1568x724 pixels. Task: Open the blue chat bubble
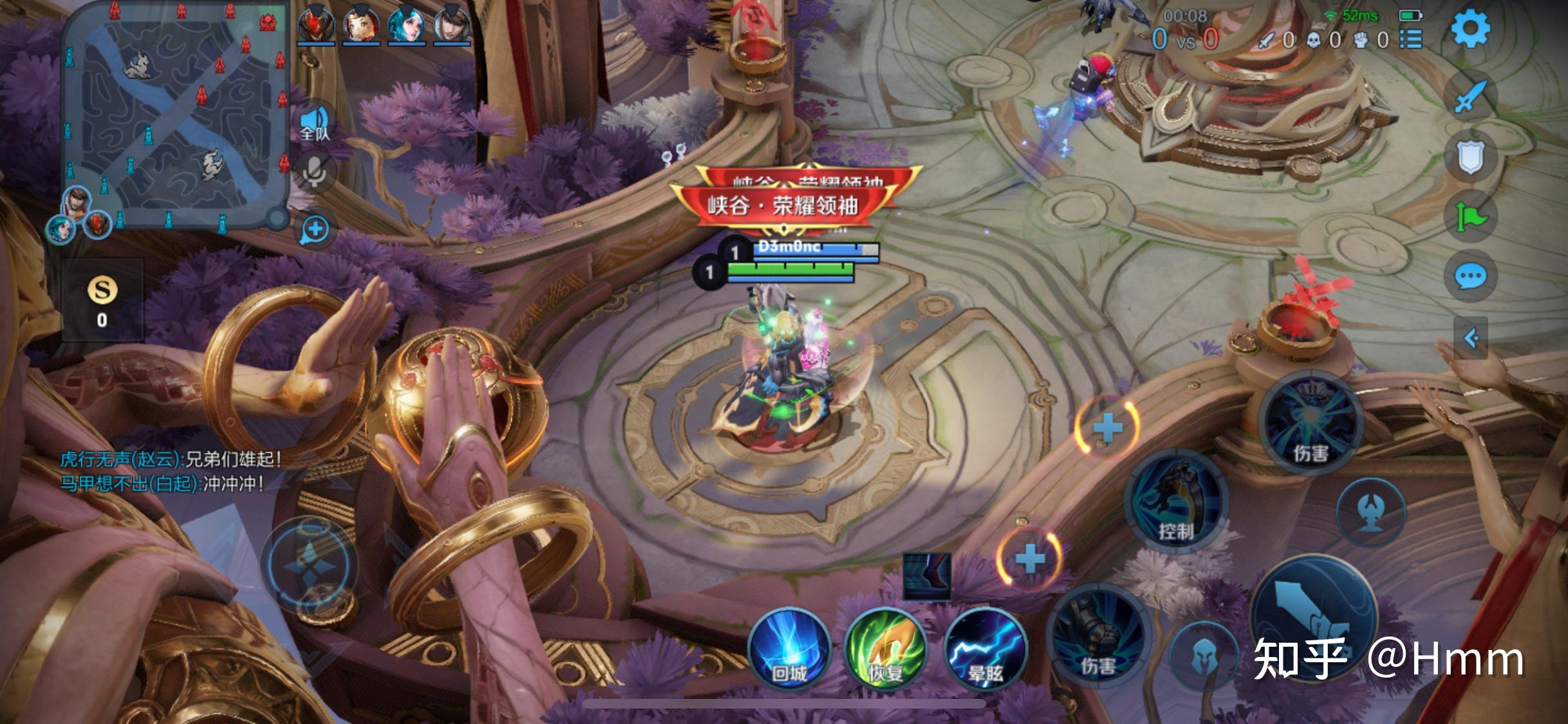pos(1470,277)
